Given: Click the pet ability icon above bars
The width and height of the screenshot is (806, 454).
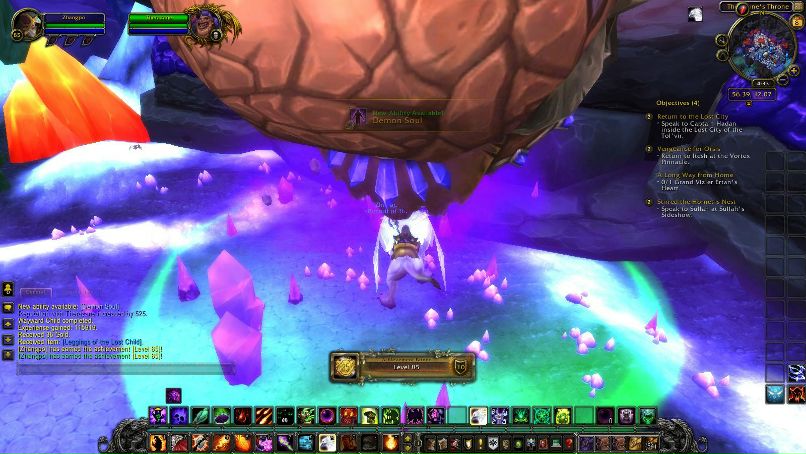Looking at the screenshot, I should click(x=173, y=395).
